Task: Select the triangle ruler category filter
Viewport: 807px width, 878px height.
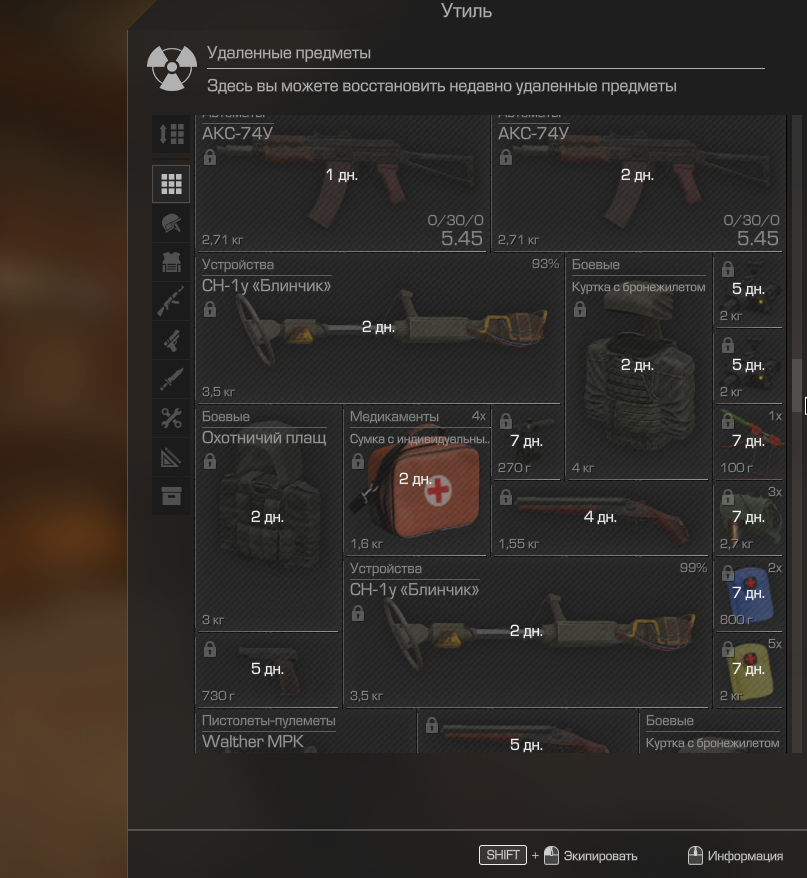Action: pos(171,457)
